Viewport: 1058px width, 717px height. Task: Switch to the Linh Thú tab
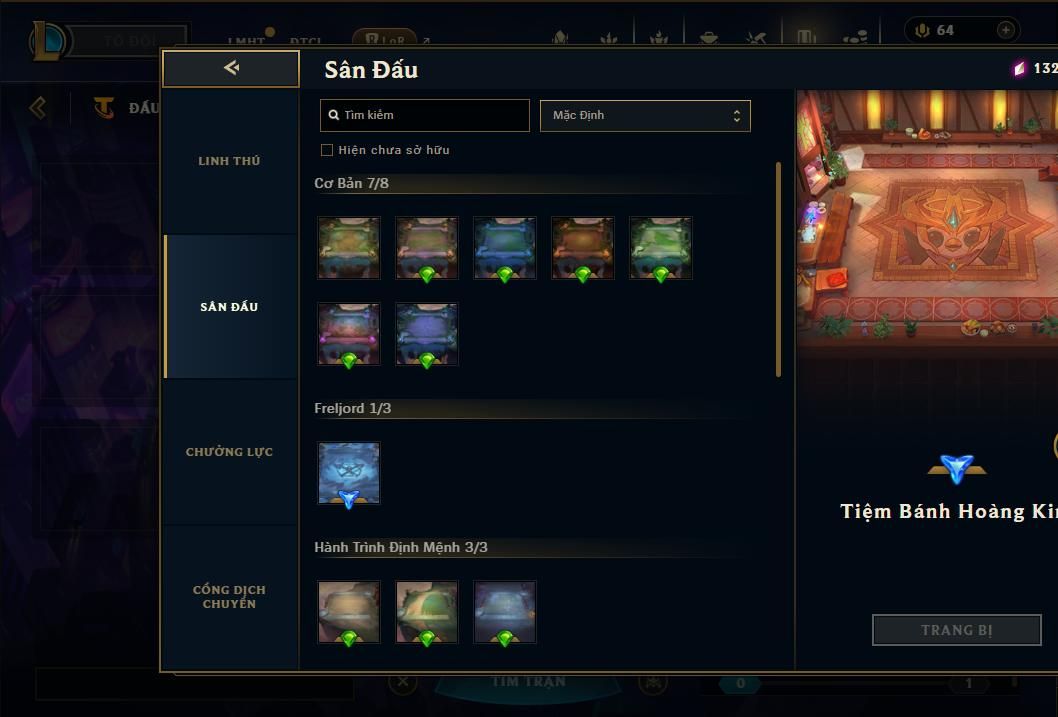tap(229, 161)
